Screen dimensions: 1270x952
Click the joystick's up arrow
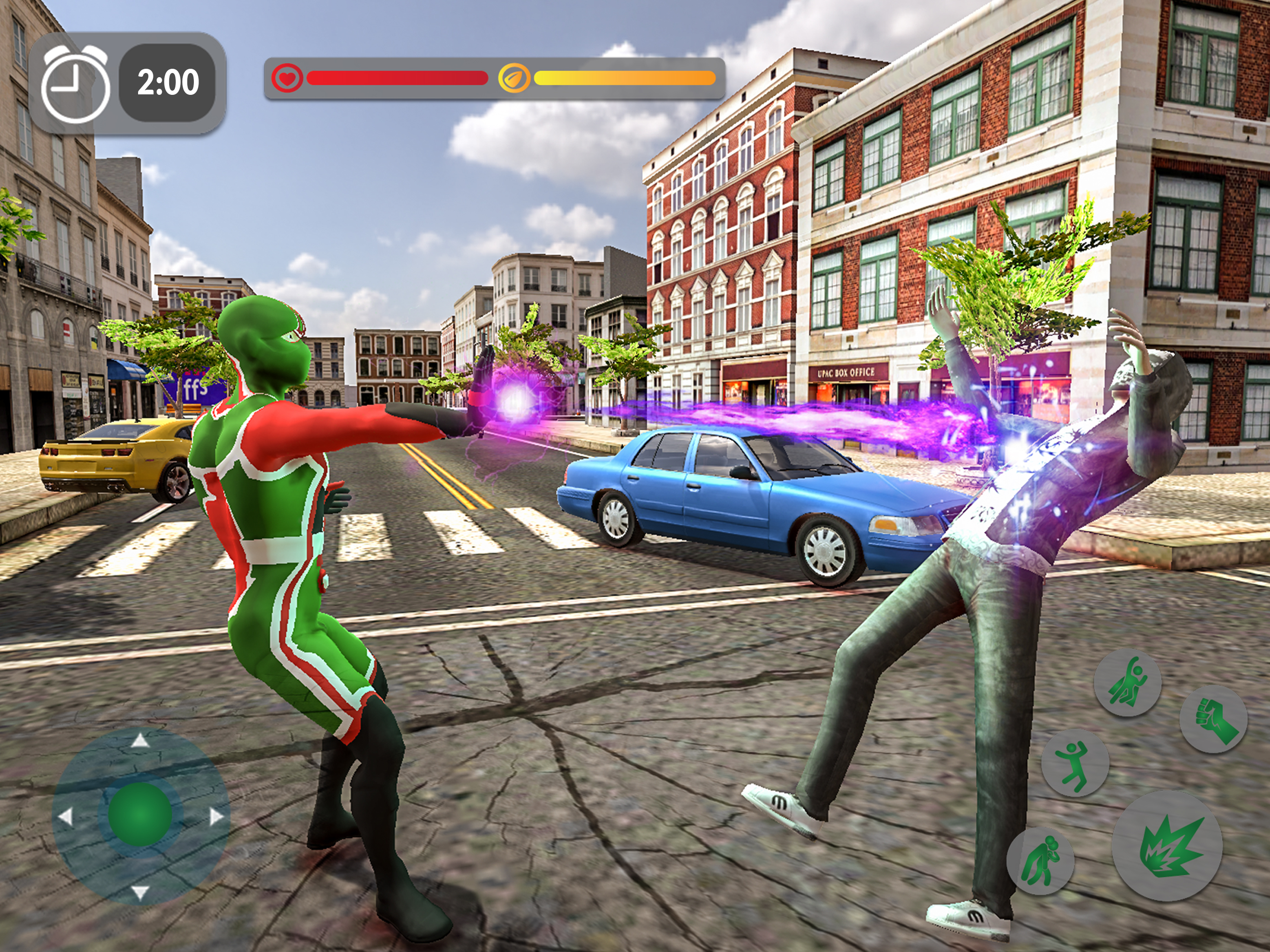tap(141, 741)
